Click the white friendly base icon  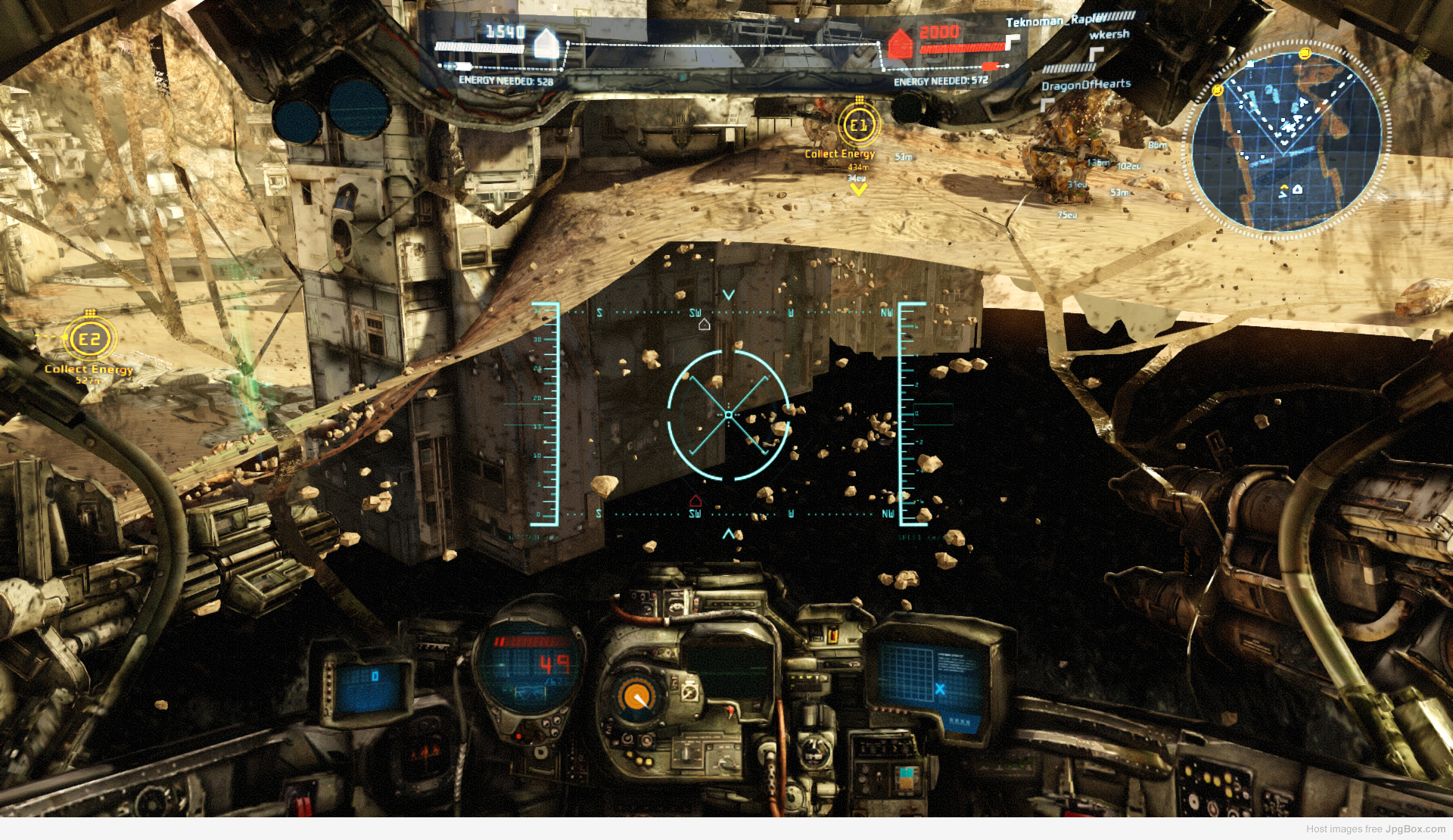(x=546, y=43)
